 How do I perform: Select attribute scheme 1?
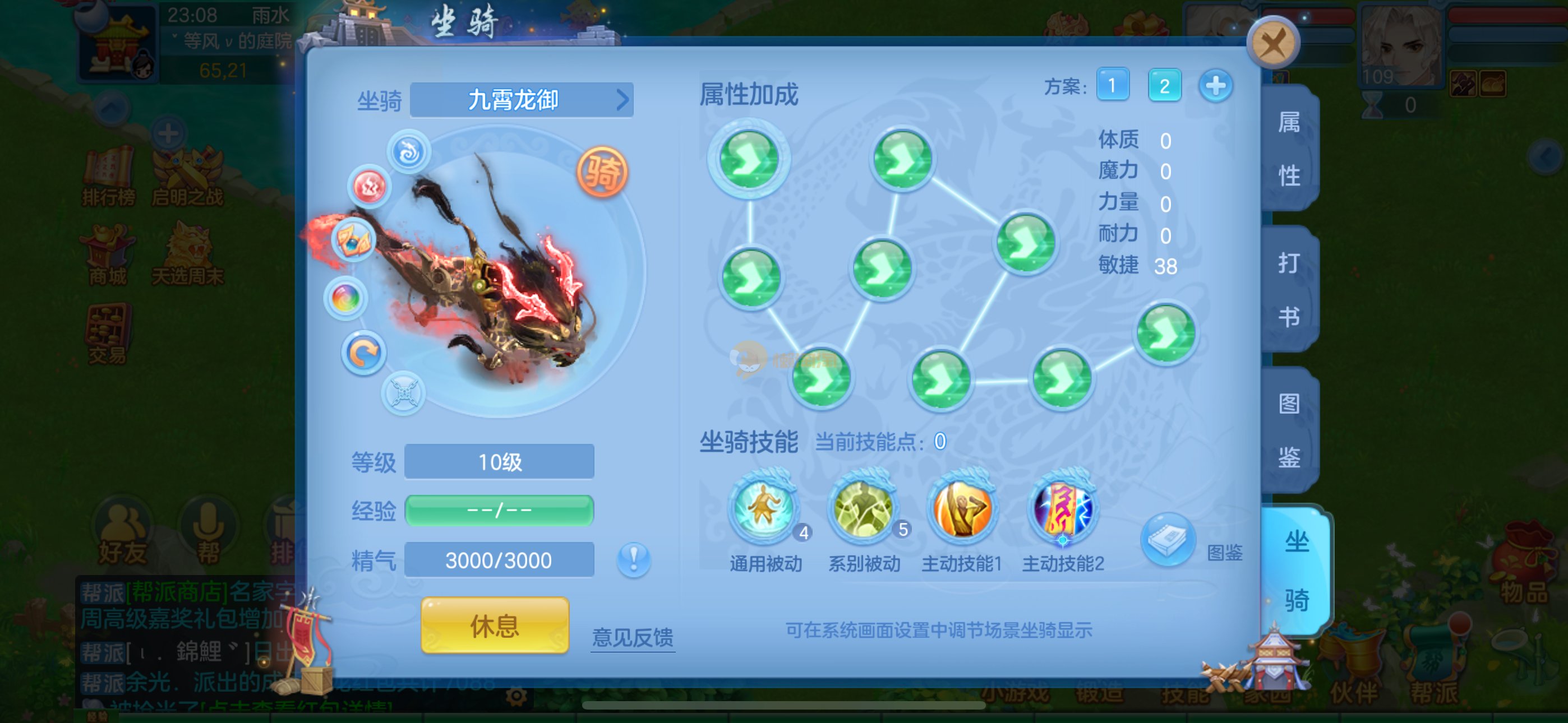(x=1112, y=85)
